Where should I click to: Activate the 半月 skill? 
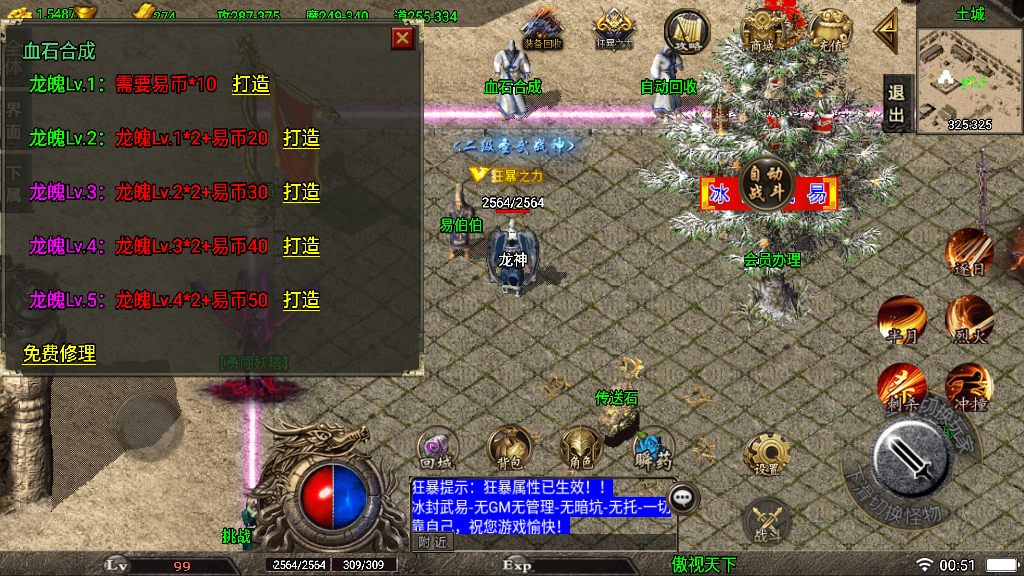tap(901, 319)
